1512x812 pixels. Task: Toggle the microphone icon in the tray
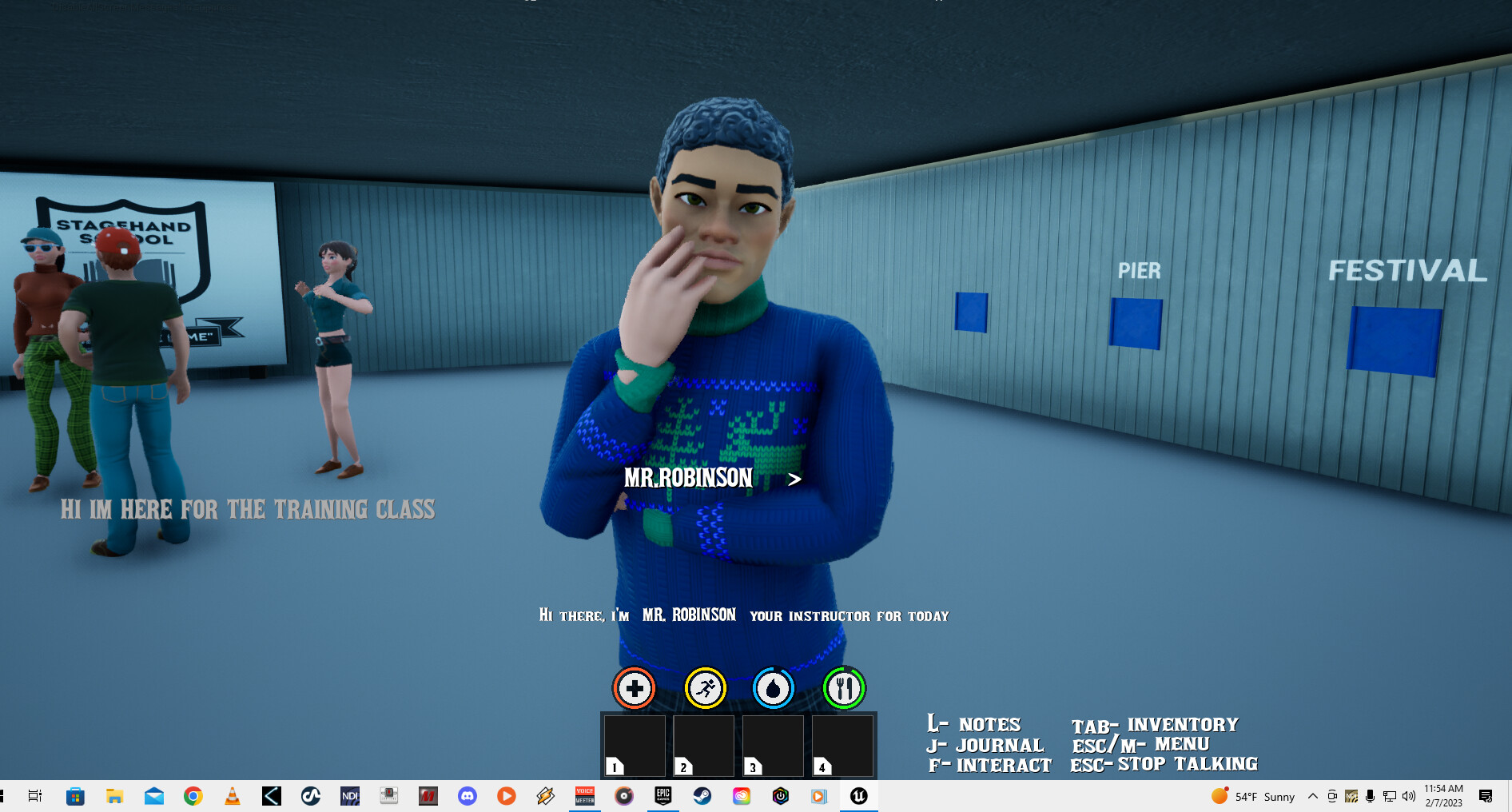[1371, 796]
